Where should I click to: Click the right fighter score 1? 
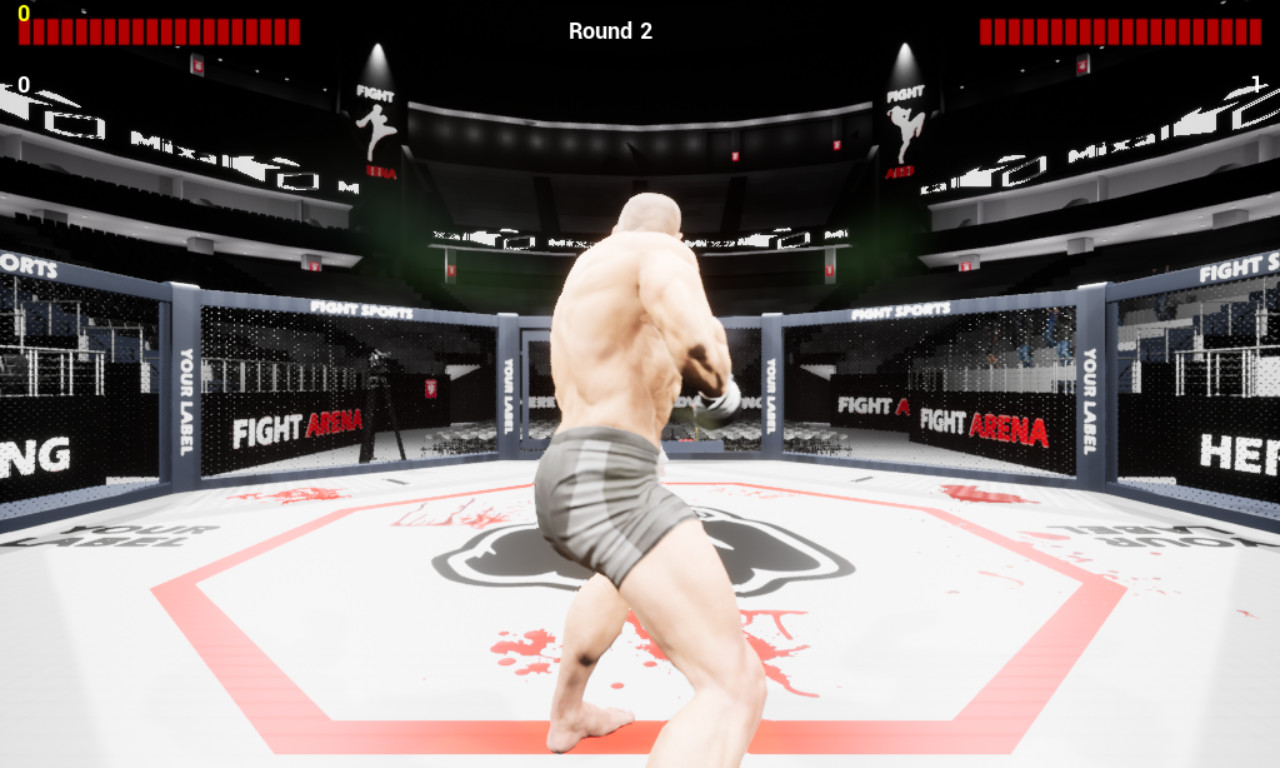point(1258,86)
